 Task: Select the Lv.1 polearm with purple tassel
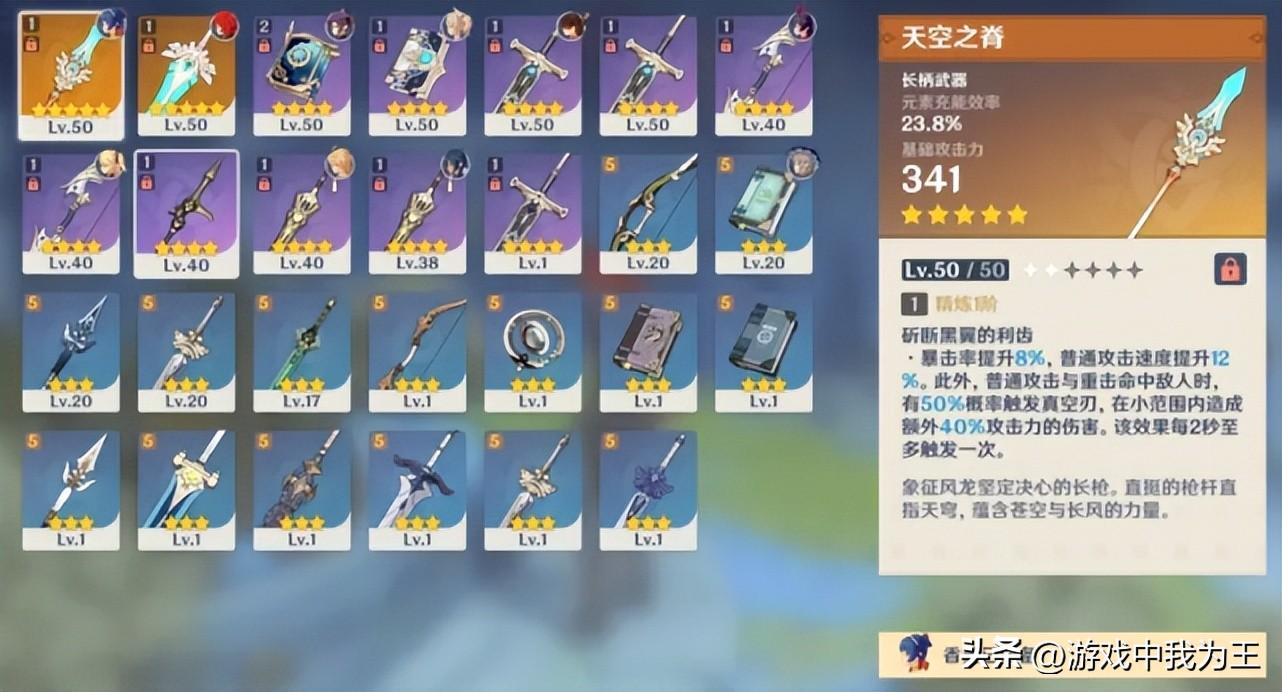point(648,488)
